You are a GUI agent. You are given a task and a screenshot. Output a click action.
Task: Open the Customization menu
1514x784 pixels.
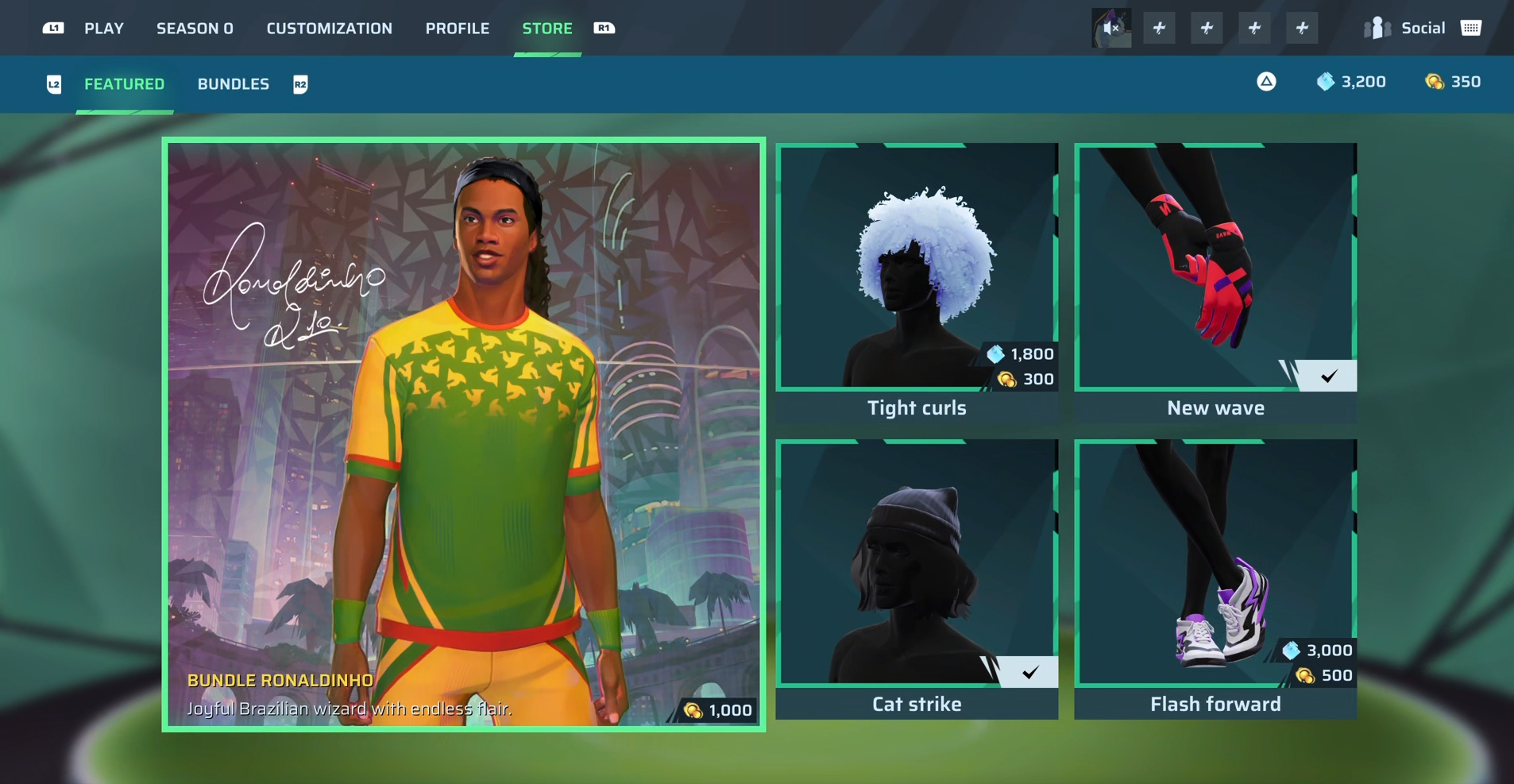pyautogui.click(x=329, y=29)
